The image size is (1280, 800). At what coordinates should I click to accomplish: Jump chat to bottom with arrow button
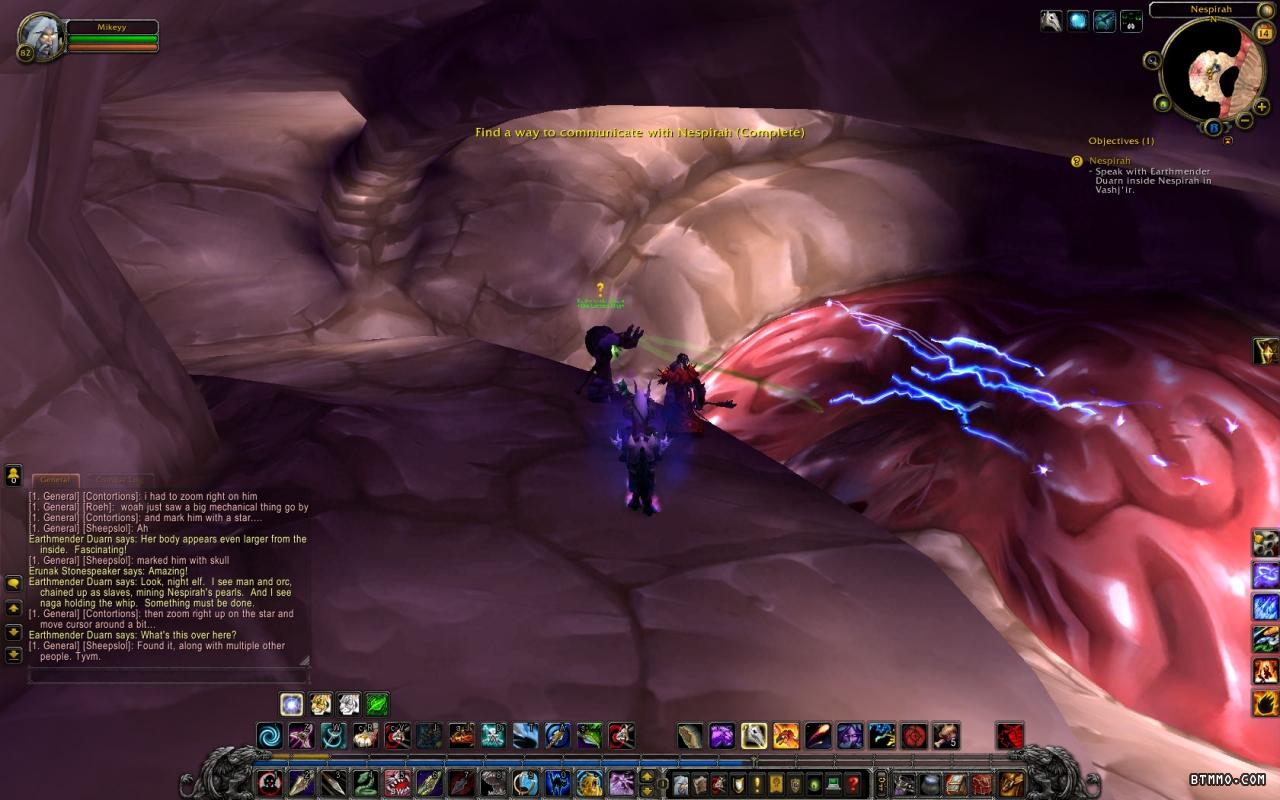pos(14,655)
